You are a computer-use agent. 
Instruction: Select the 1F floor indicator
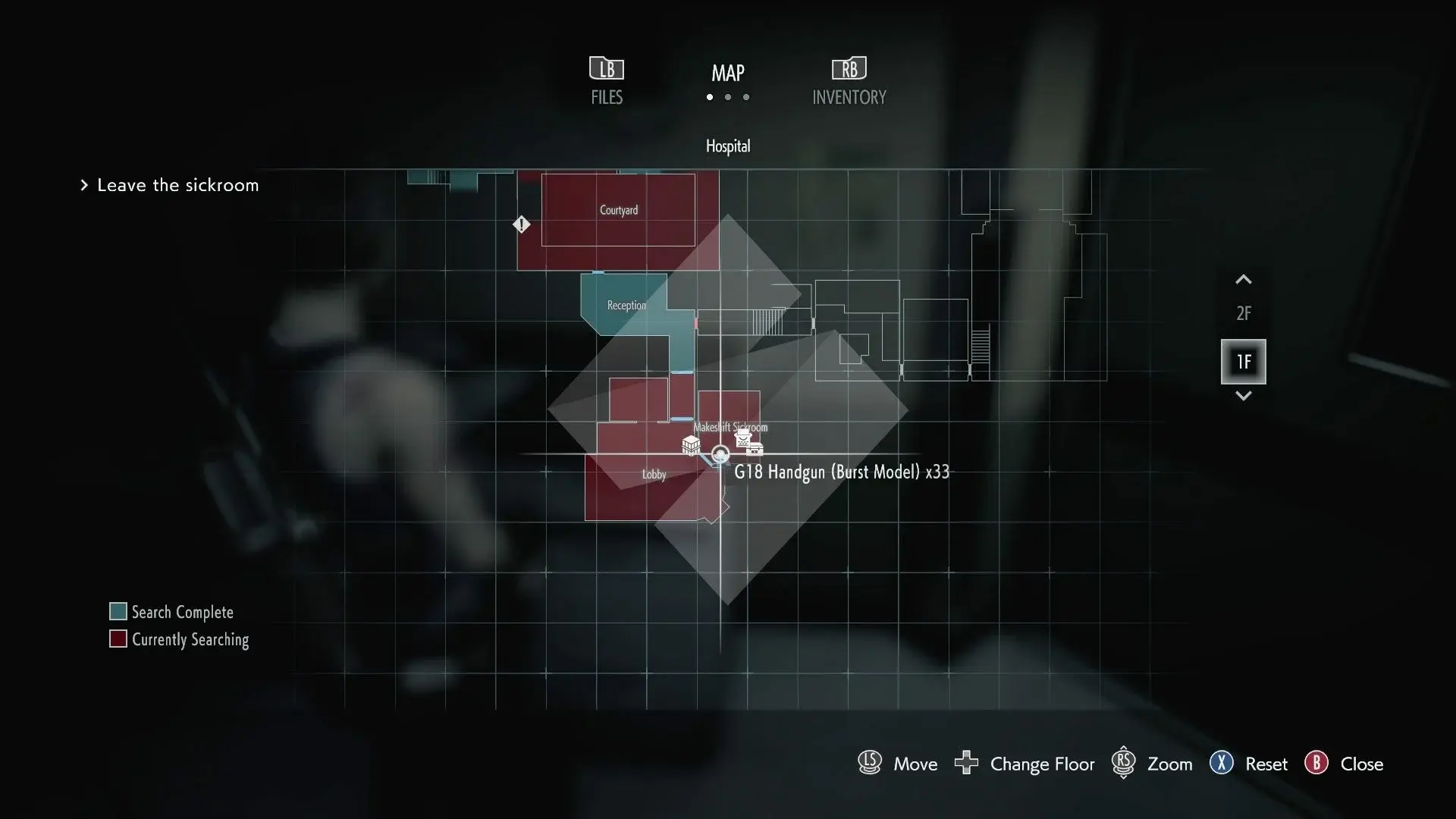click(x=1243, y=362)
